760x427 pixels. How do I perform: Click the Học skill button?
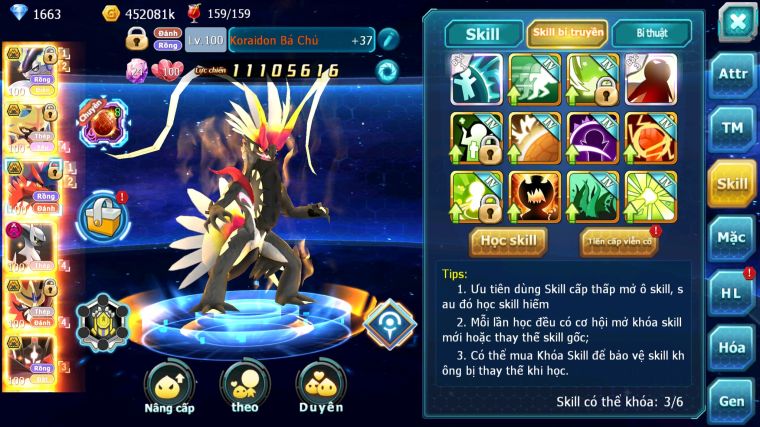pyautogui.click(x=509, y=241)
